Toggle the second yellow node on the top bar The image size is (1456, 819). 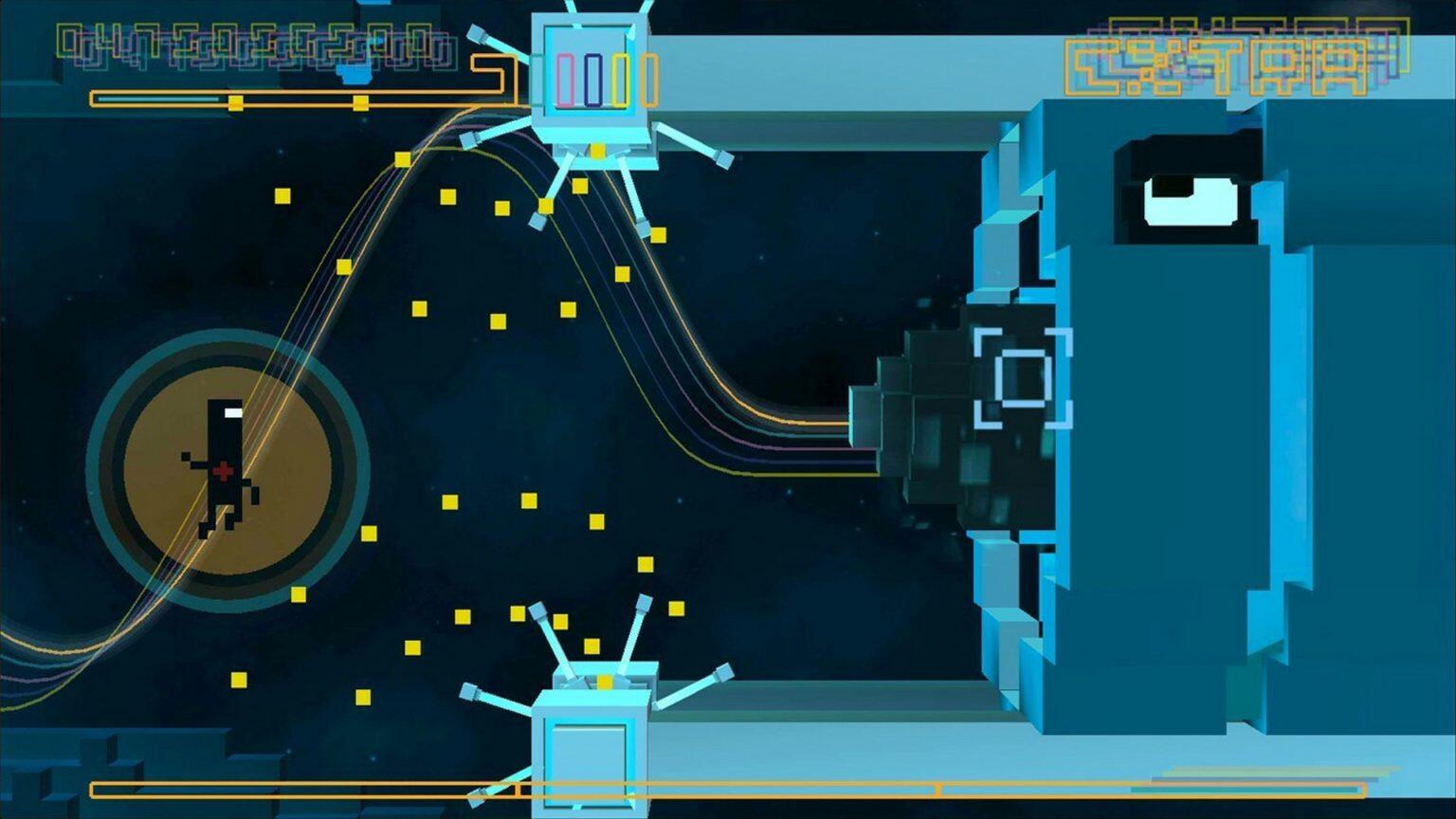[x=358, y=102]
